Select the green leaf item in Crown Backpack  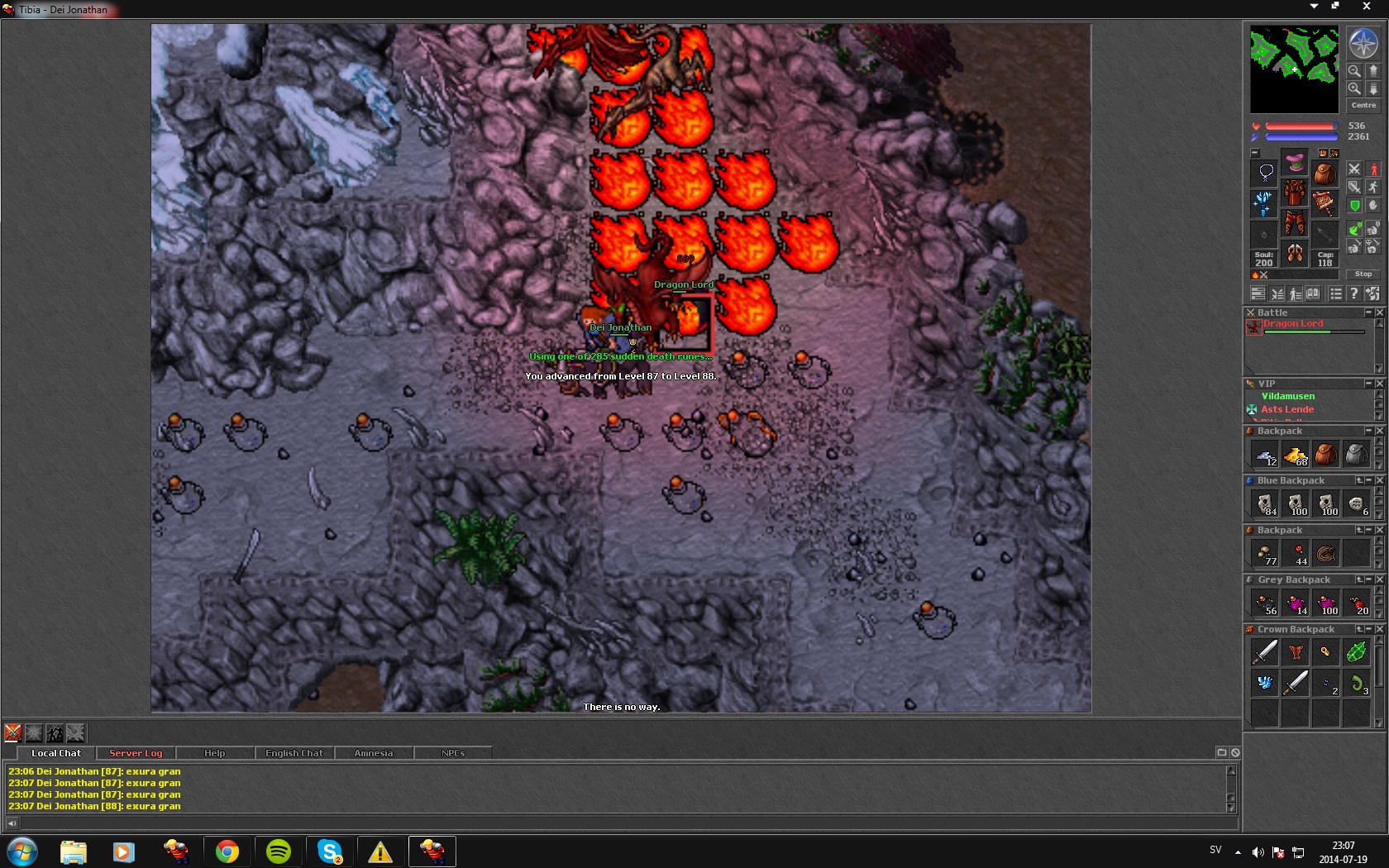coord(1356,652)
